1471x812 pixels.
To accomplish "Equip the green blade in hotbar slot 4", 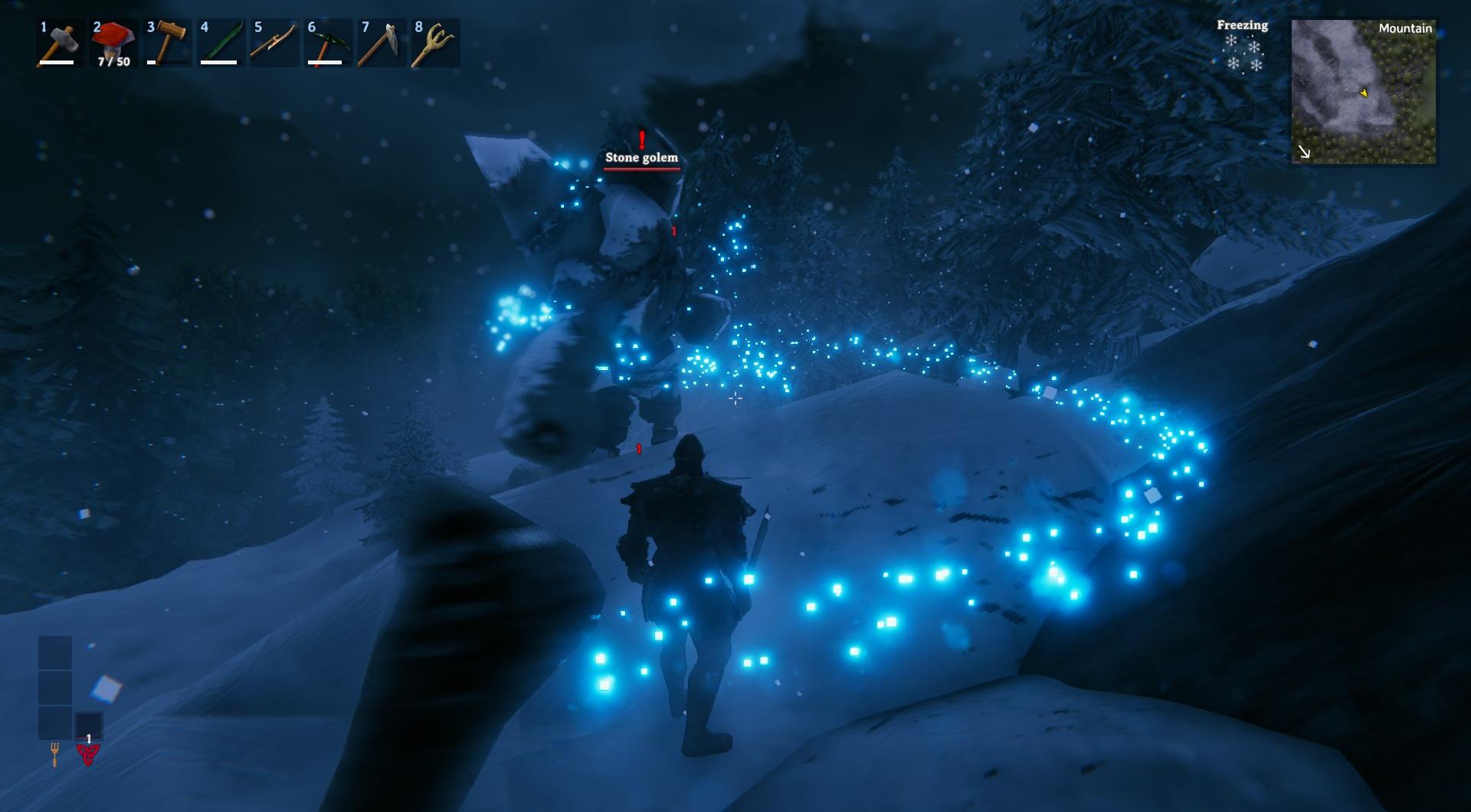I will [221, 44].
